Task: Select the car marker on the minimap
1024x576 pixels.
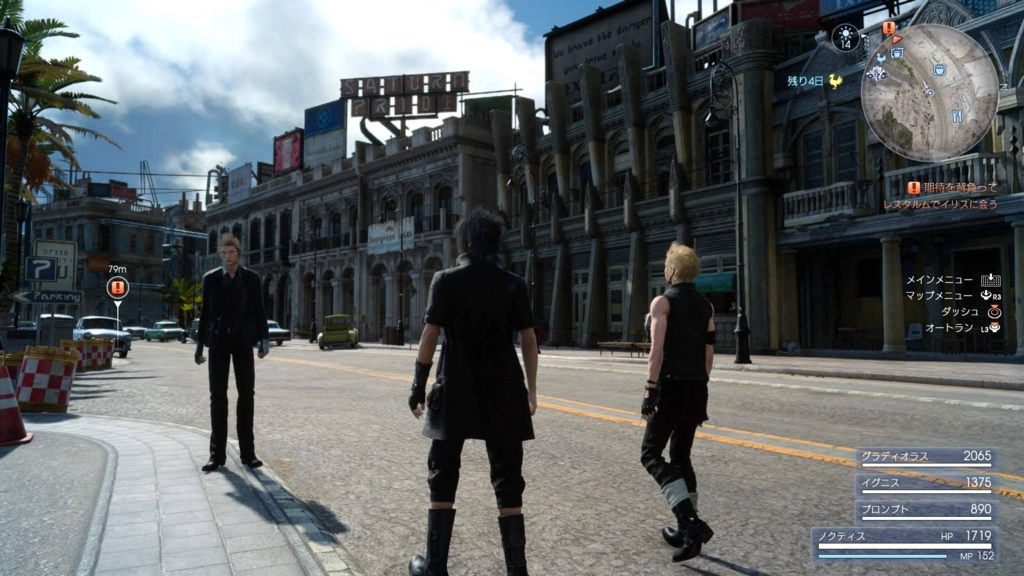Action: pyautogui.click(x=877, y=73)
